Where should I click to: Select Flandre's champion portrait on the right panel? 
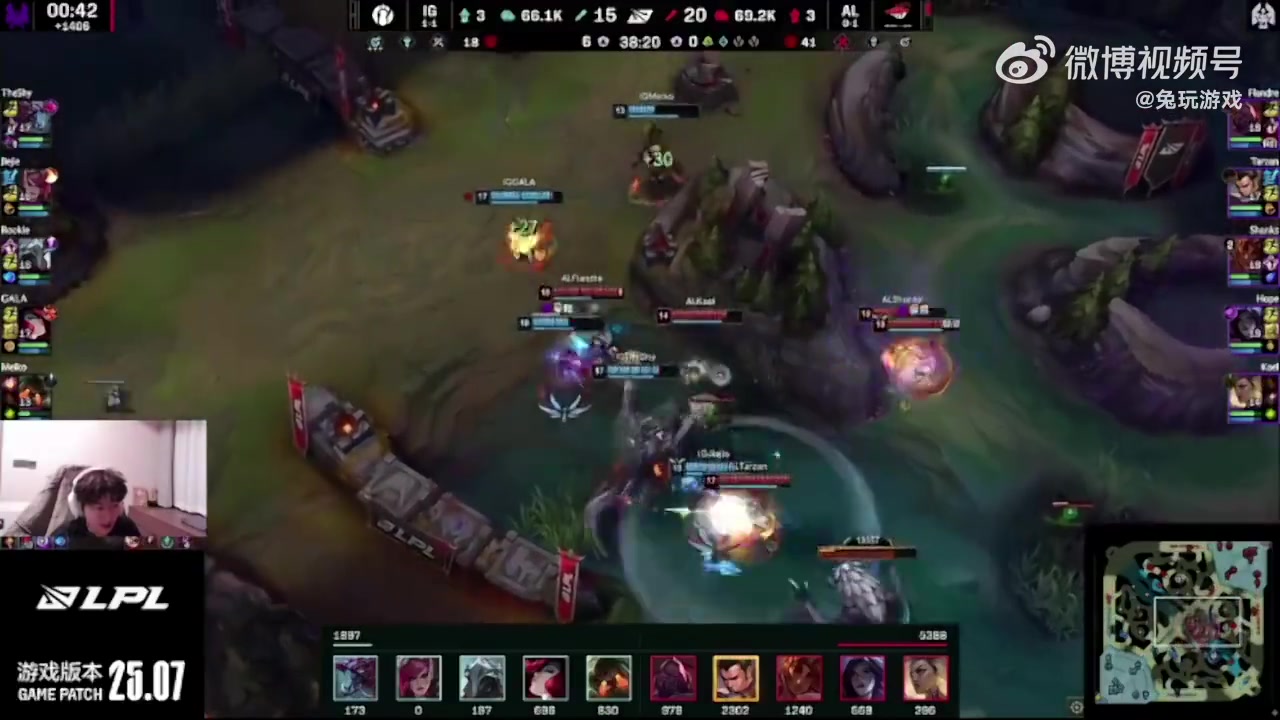[x=1246, y=119]
